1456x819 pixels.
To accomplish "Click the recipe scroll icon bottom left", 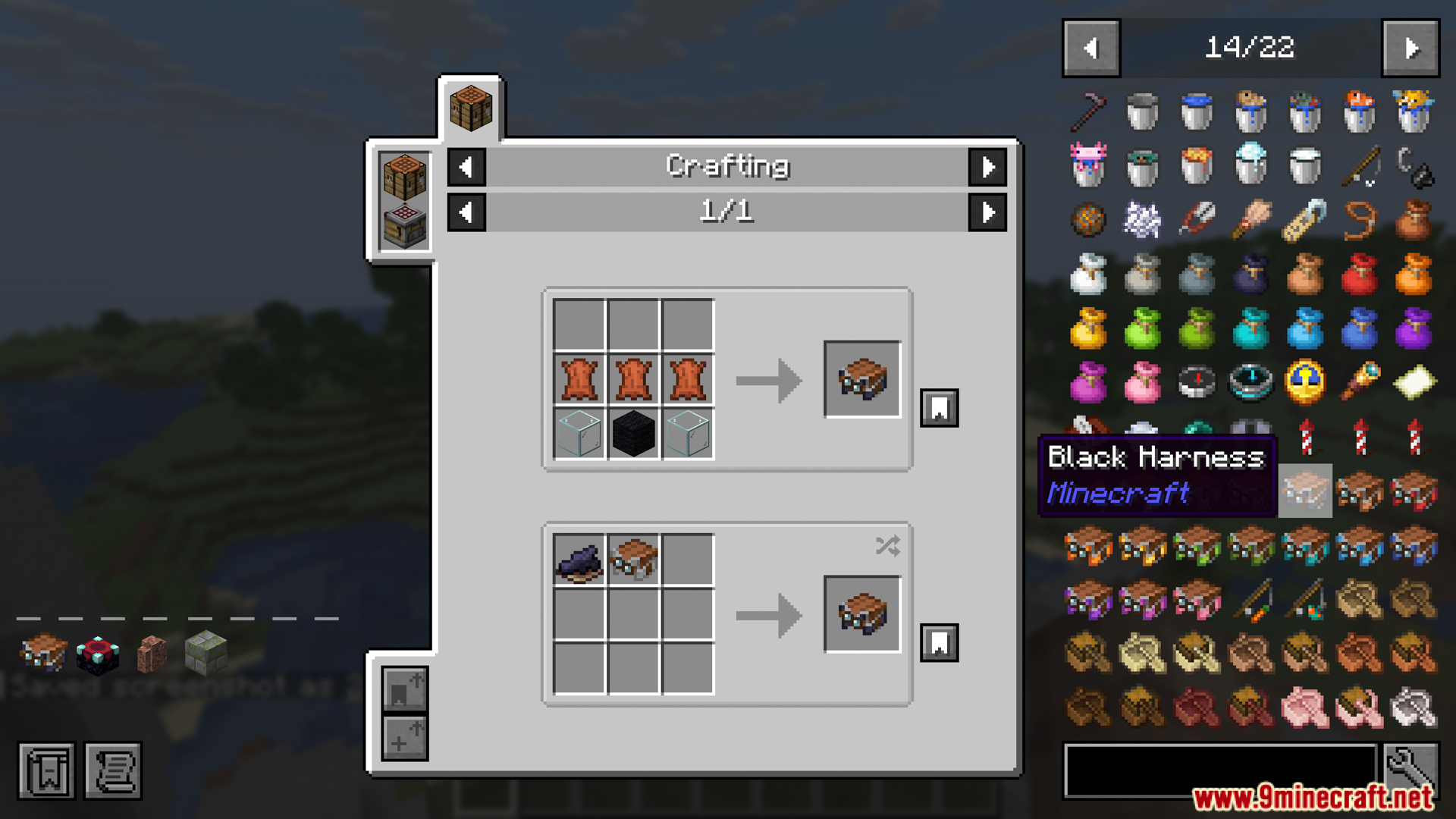I will [x=114, y=771].
